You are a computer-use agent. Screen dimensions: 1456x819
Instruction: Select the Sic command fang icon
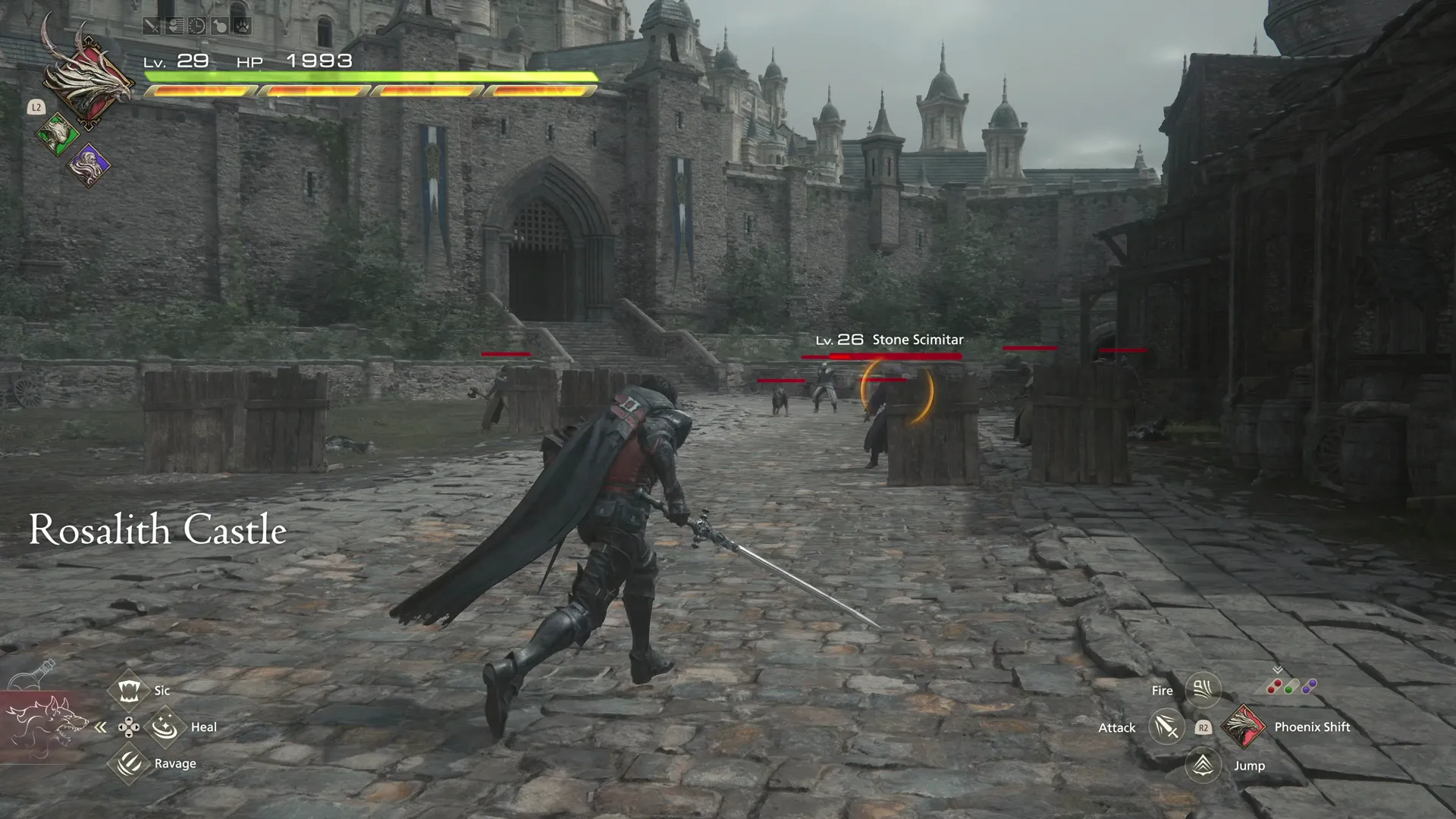tap(130, 690)
